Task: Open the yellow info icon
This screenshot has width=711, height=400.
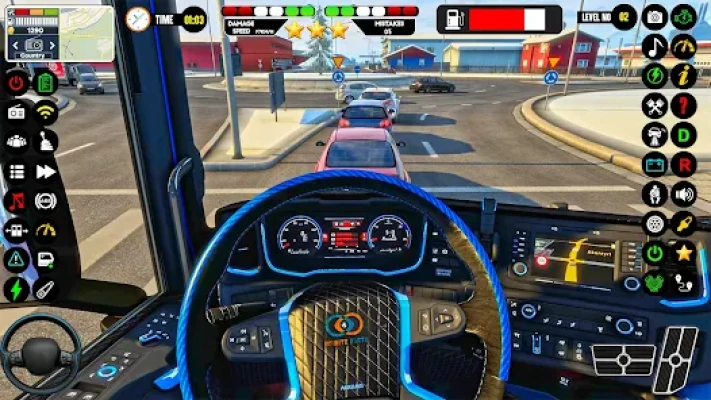Action: point(684,76)
